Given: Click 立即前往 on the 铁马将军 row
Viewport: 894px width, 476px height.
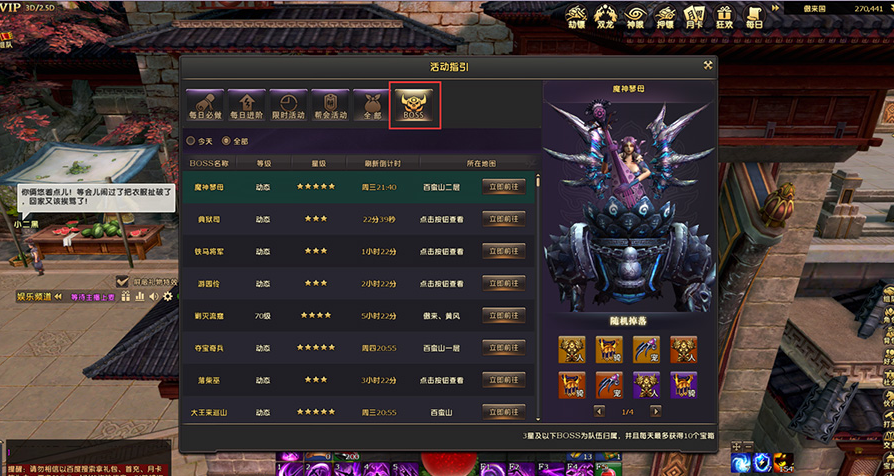Looking at the screenshot, I should pyautogui.click(x=504, y=251).
